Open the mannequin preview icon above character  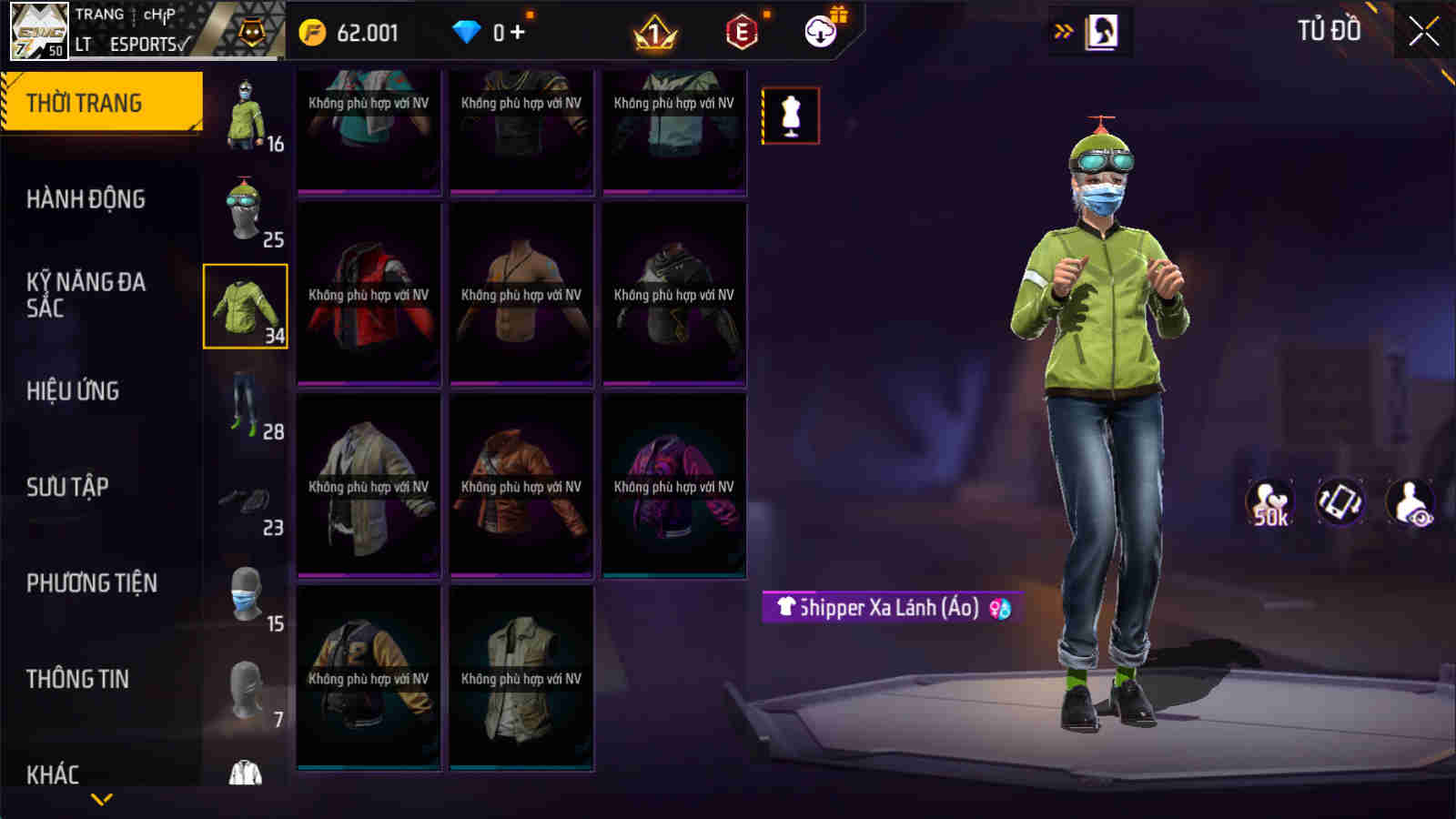click(790, 116)
